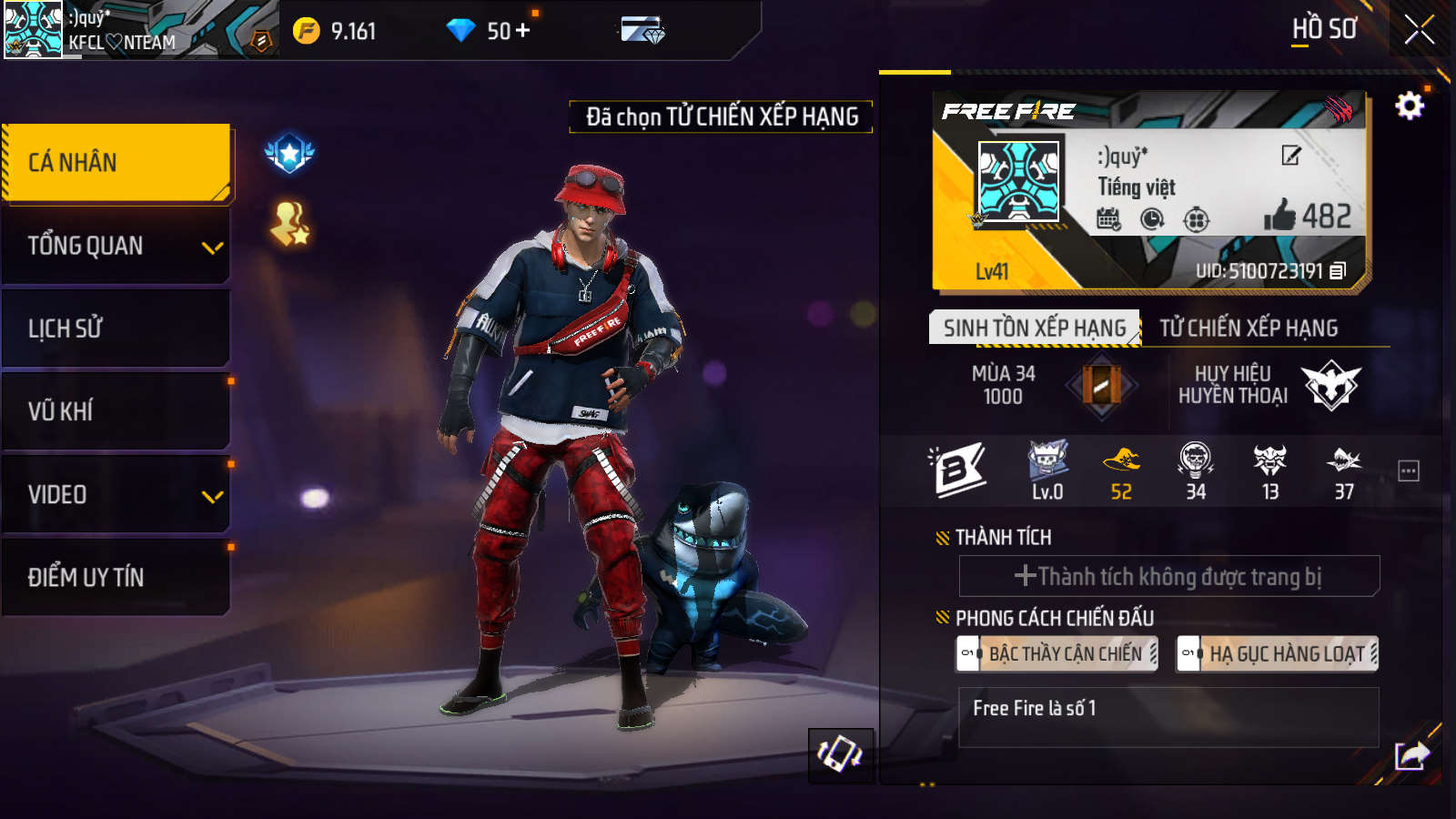Copy the player UID
This screenshot has width=1456, height=819.
click(1338, 271)
